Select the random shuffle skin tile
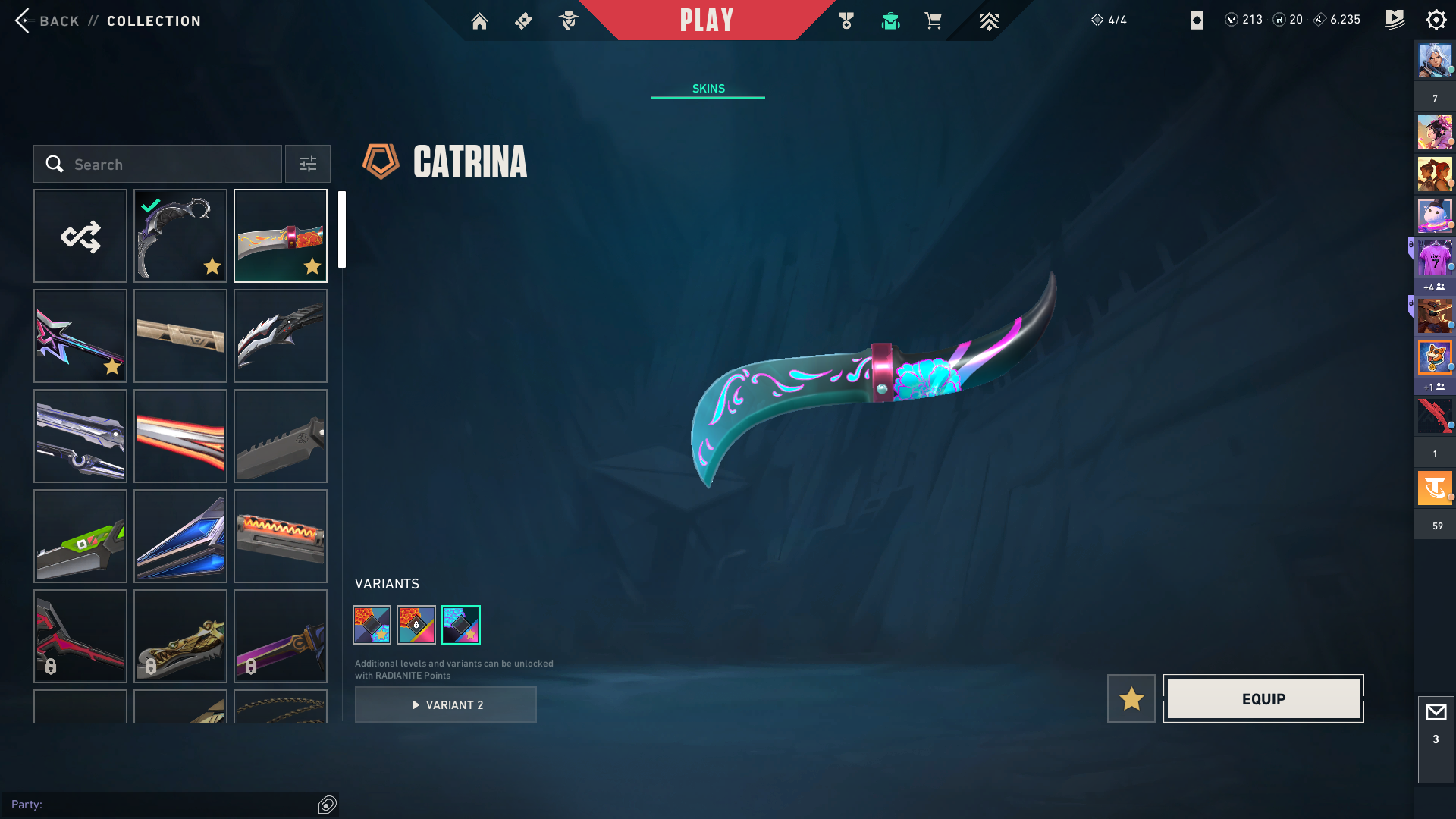This screenshot has height=819, width=1456. (x=80, y=237)
